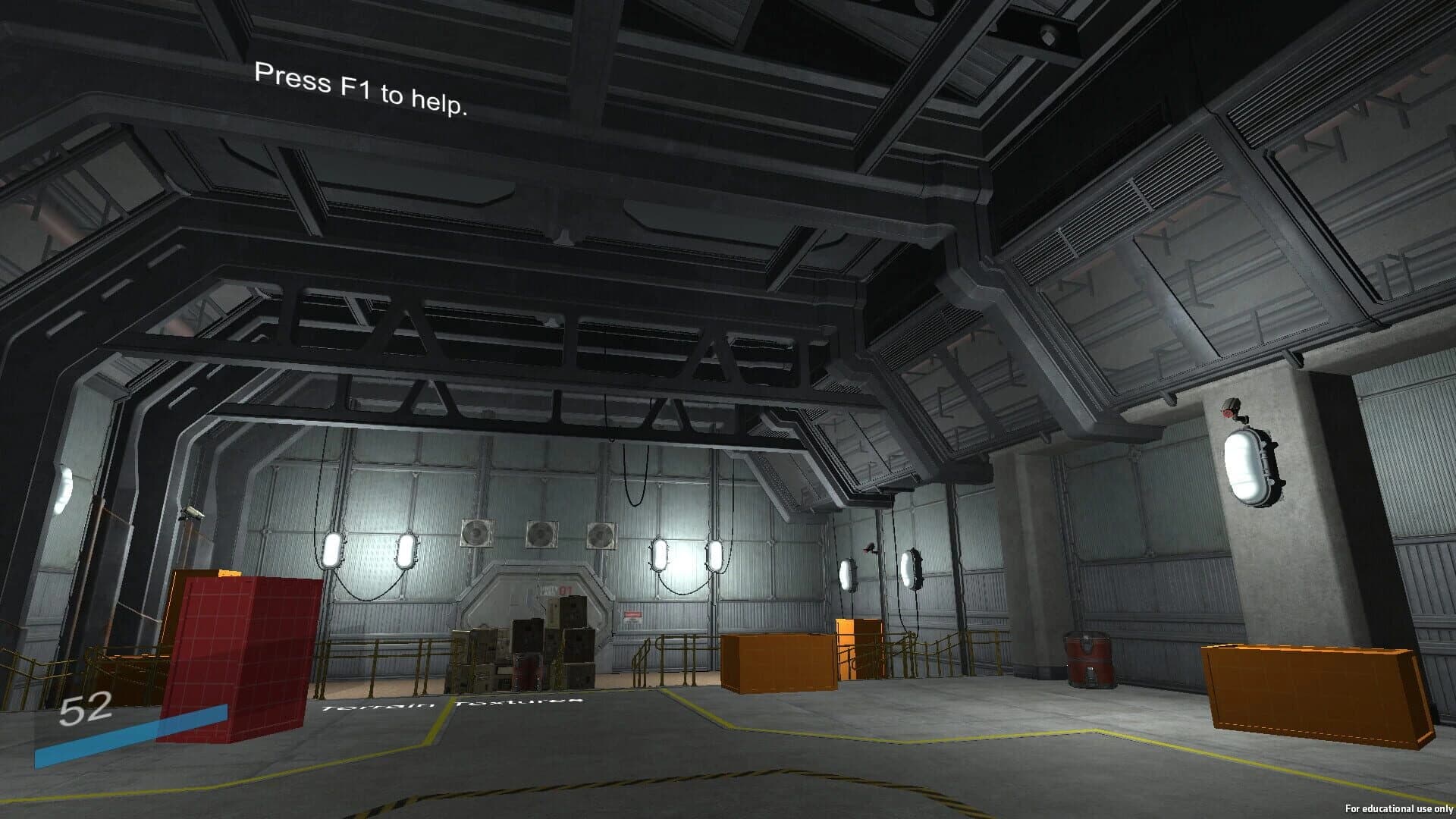The width and height of the screenshot is (1456, 819).
Task: Click the middle ventilation fan on the back wall
Action: (541, 532)
